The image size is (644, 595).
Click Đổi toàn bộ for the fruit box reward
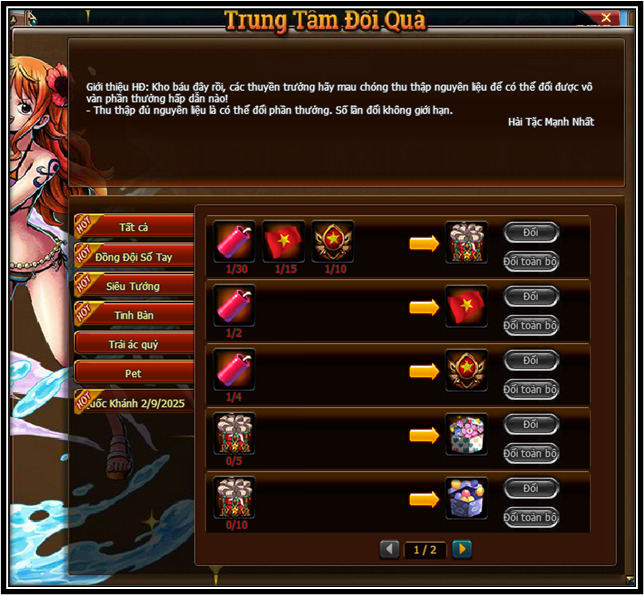coord(530,518)
